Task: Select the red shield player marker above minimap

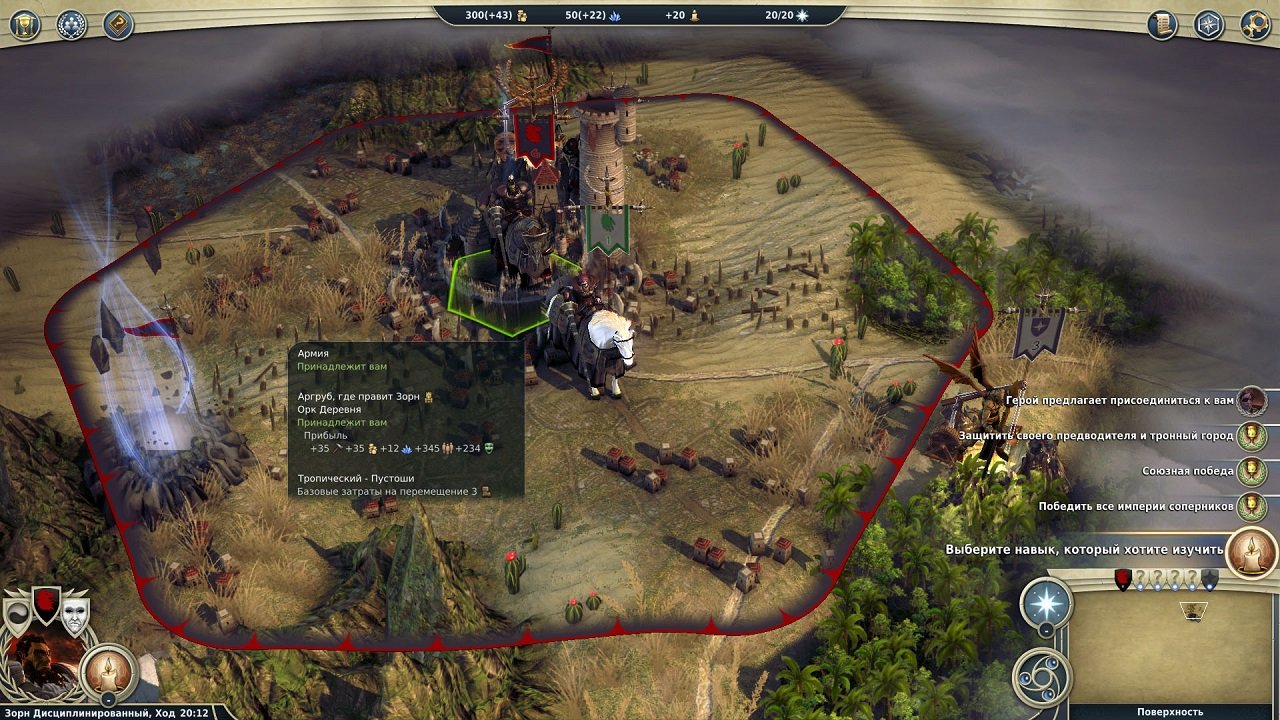Action: click(x=1123, y=578)
